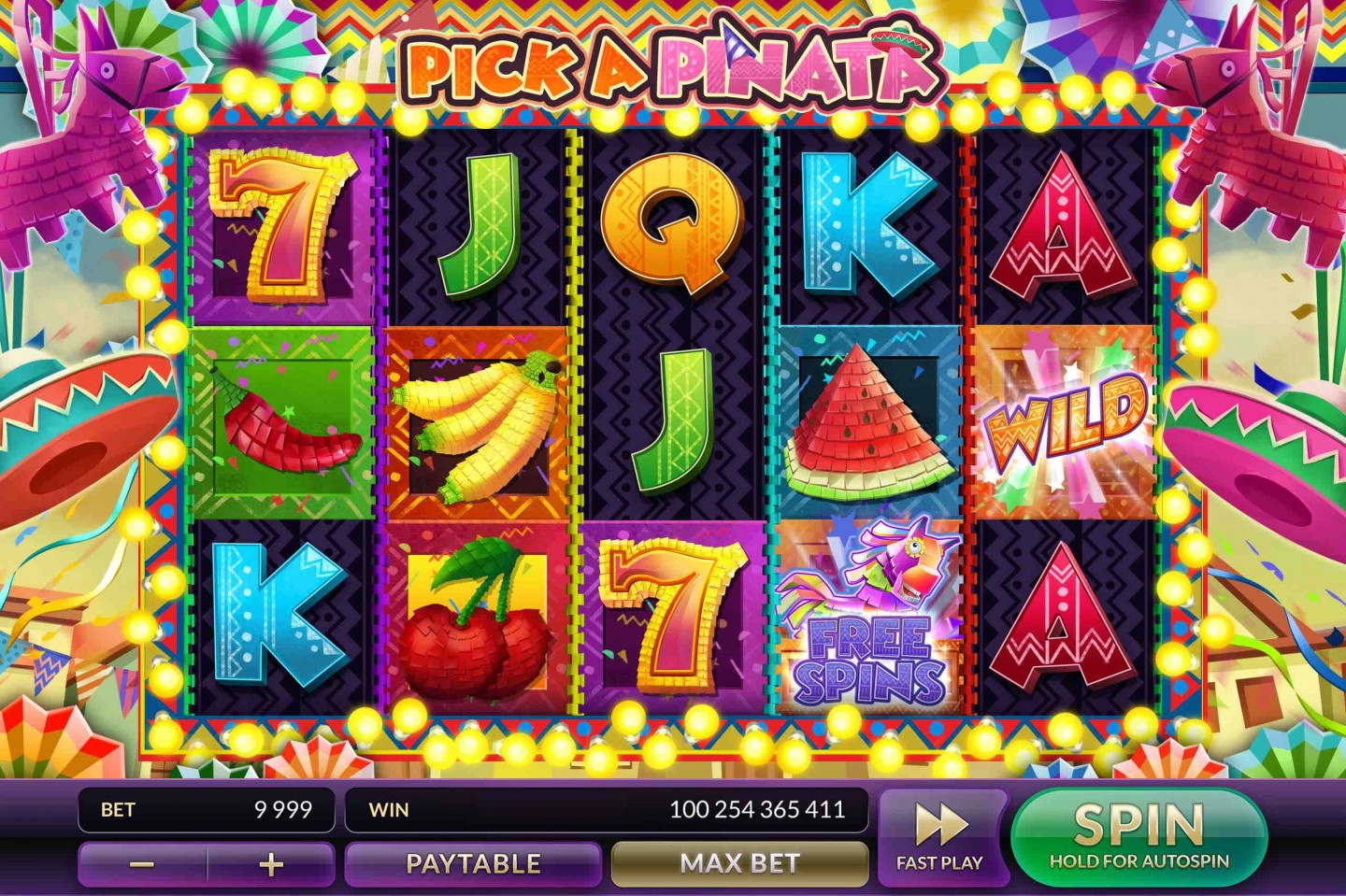Decrease the bet with minus button

click(x=142, y=864)
